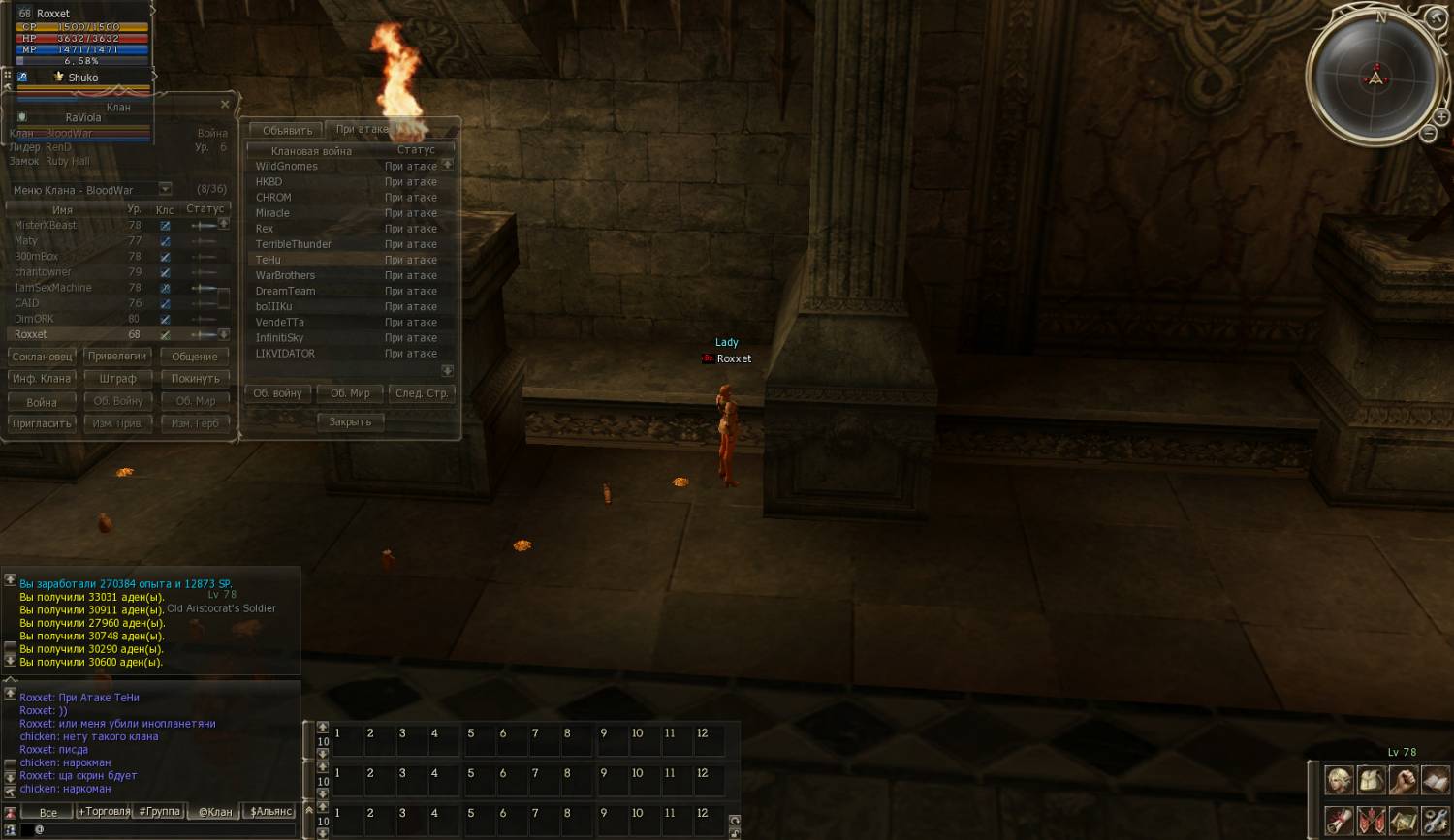Invite a player with Пригласить
Viewport: 1454px width, 840px height.
[42, 423]
